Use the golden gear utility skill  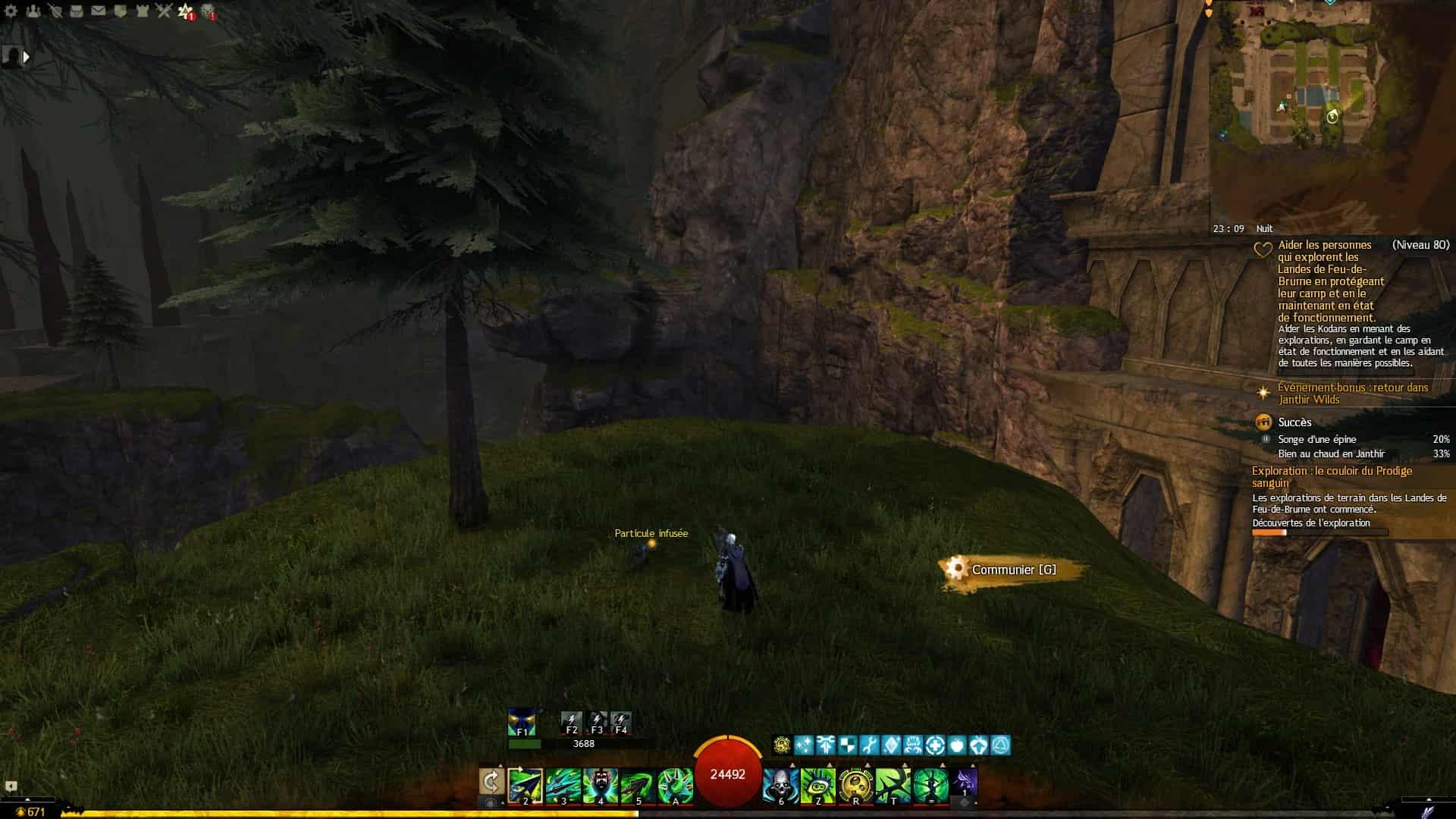point(855,785)
